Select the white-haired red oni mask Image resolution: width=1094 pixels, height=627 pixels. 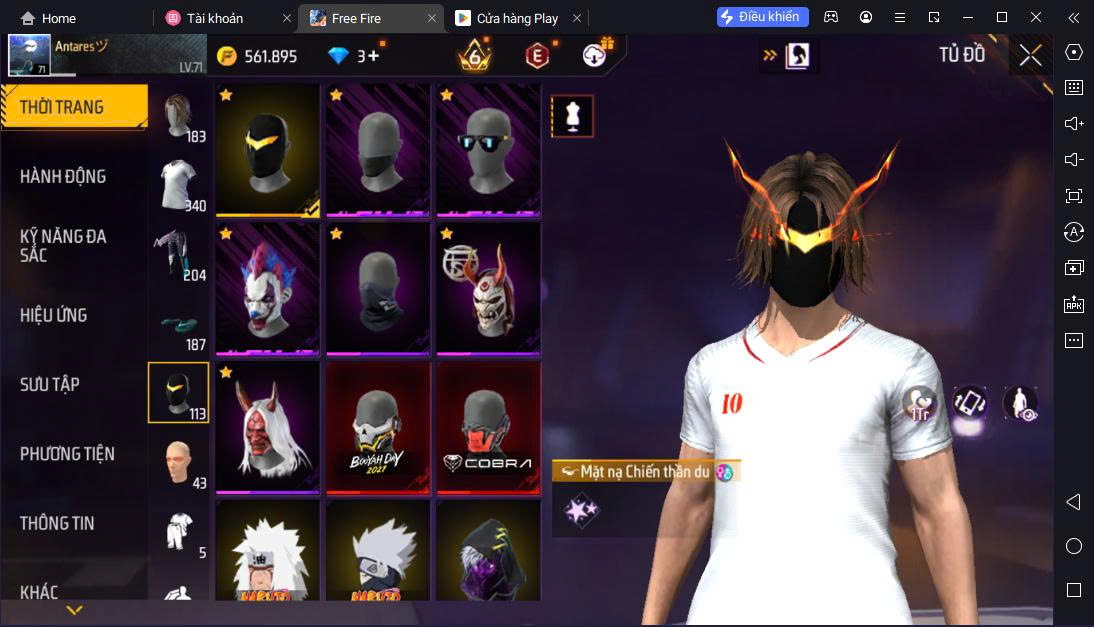pyautogui.click(x=268, y=428)
